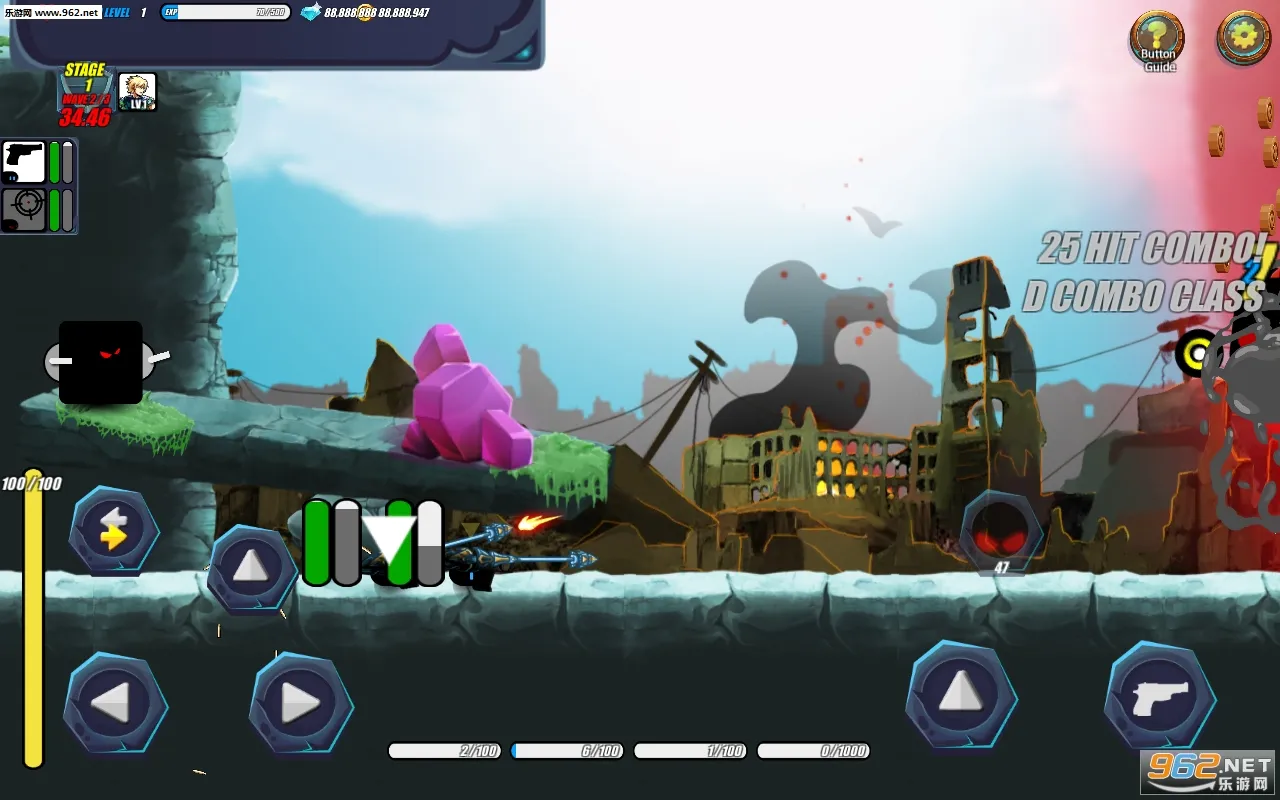Click the 6/100 progress counter

(x=567, y=750)
